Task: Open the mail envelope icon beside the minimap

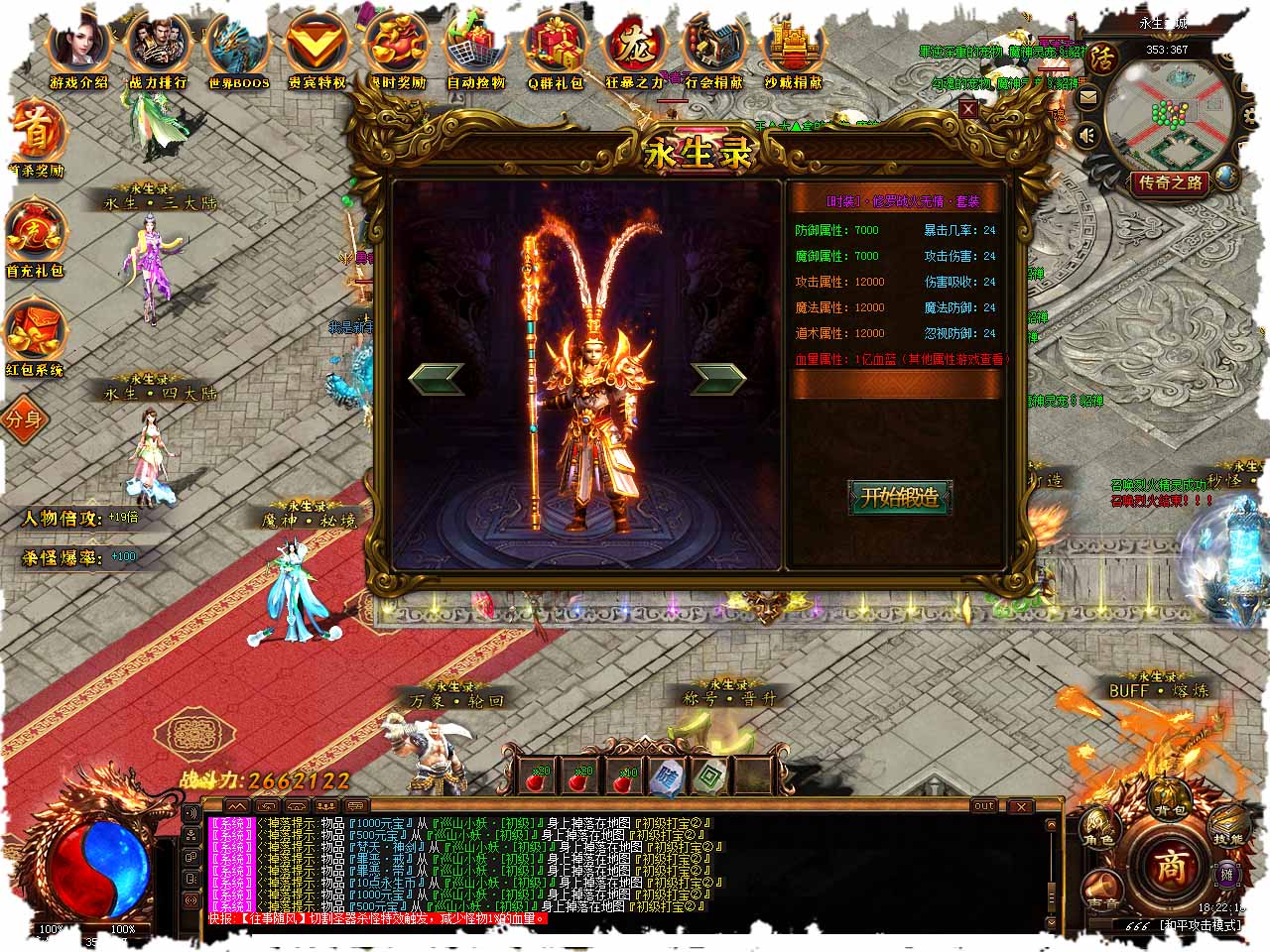Action: (1088, 97)
